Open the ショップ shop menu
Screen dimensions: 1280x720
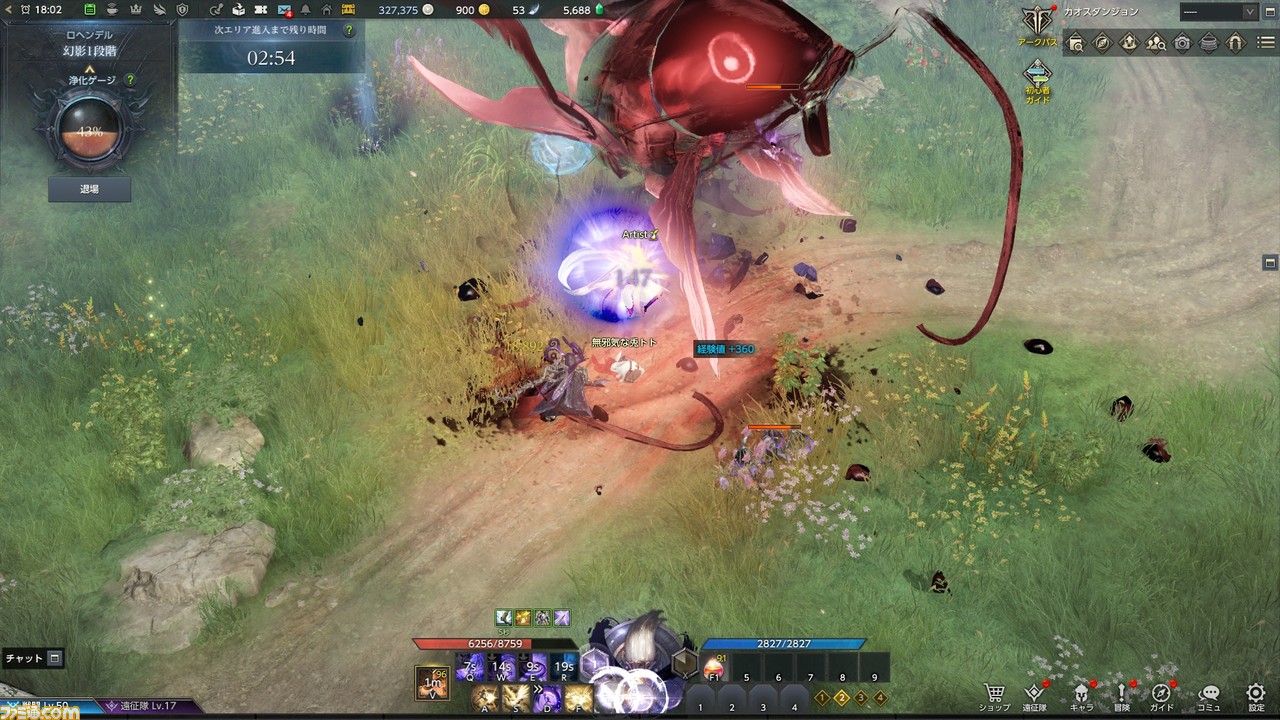(x=994, y=696)
